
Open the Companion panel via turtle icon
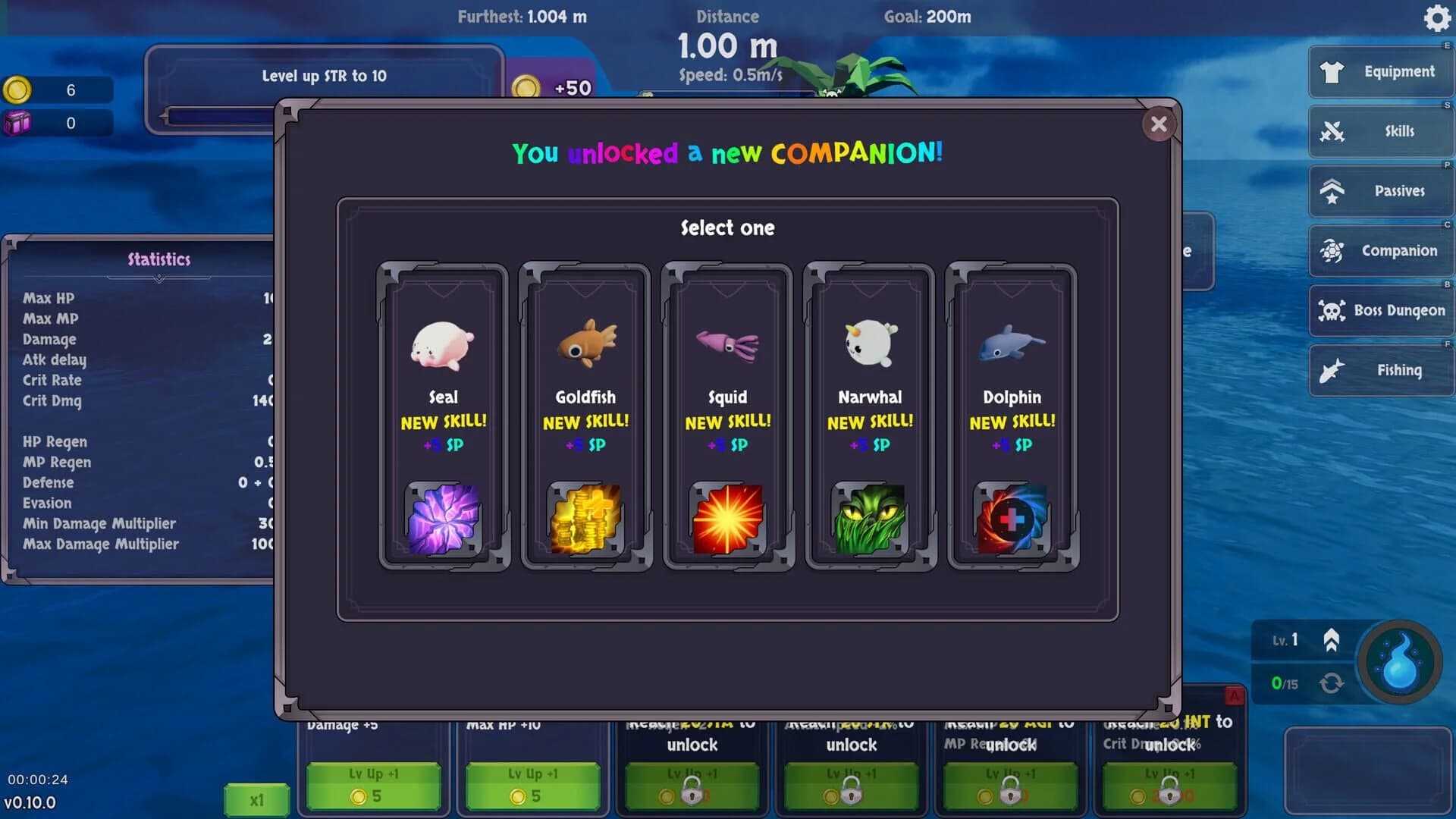pyautogui.click(x=1380, y=250)
